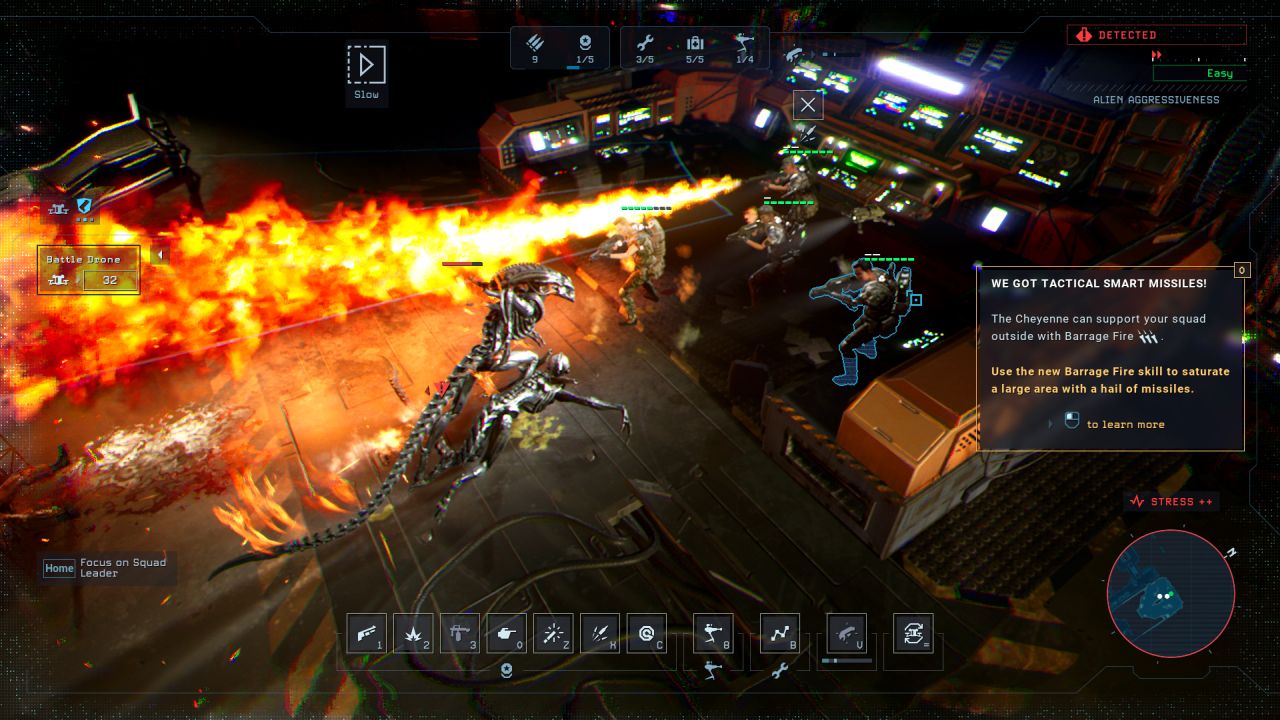Activate the flamethrower skill in slot 3
This screenshot has width=1280, height=720.
tap(460, 633)
